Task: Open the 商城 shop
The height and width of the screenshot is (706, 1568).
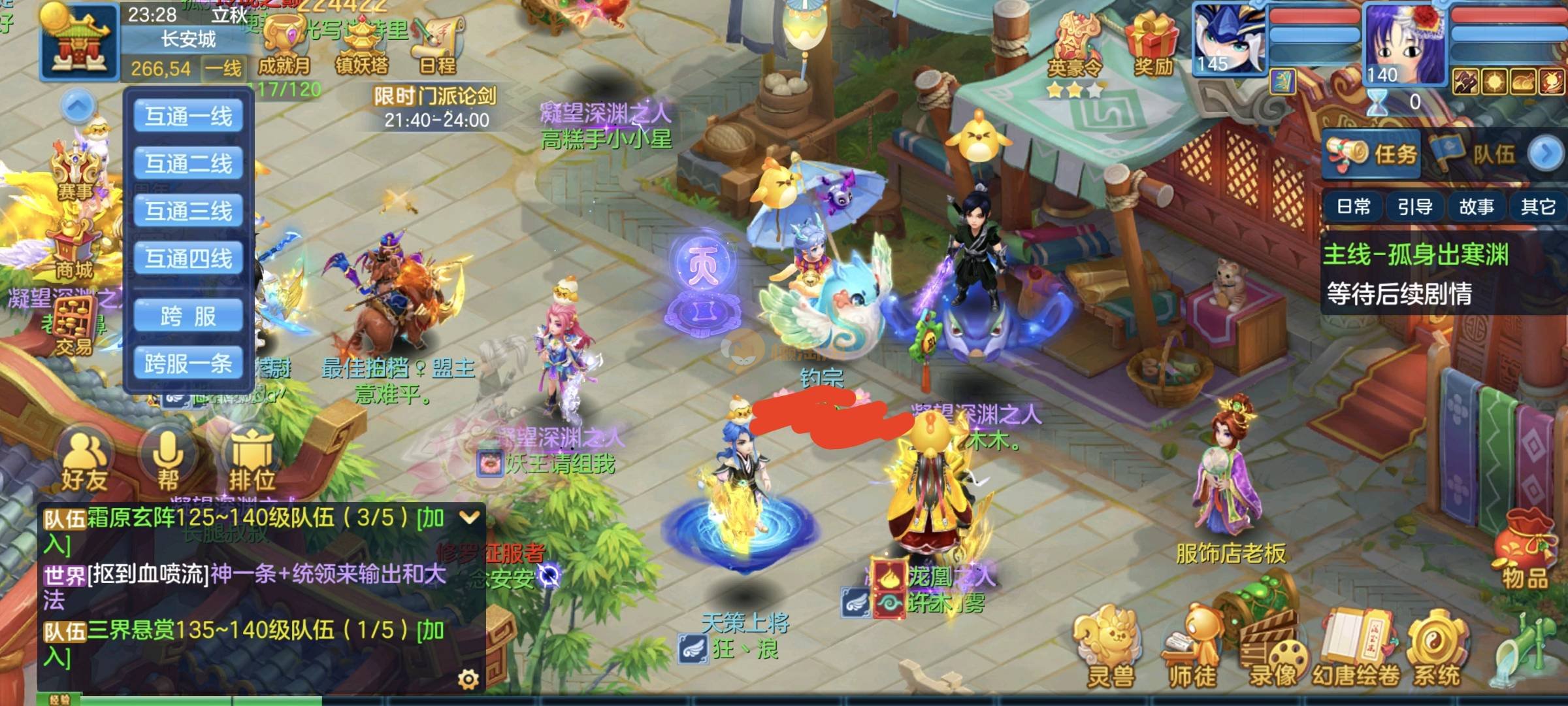Action: click(73, 252)
